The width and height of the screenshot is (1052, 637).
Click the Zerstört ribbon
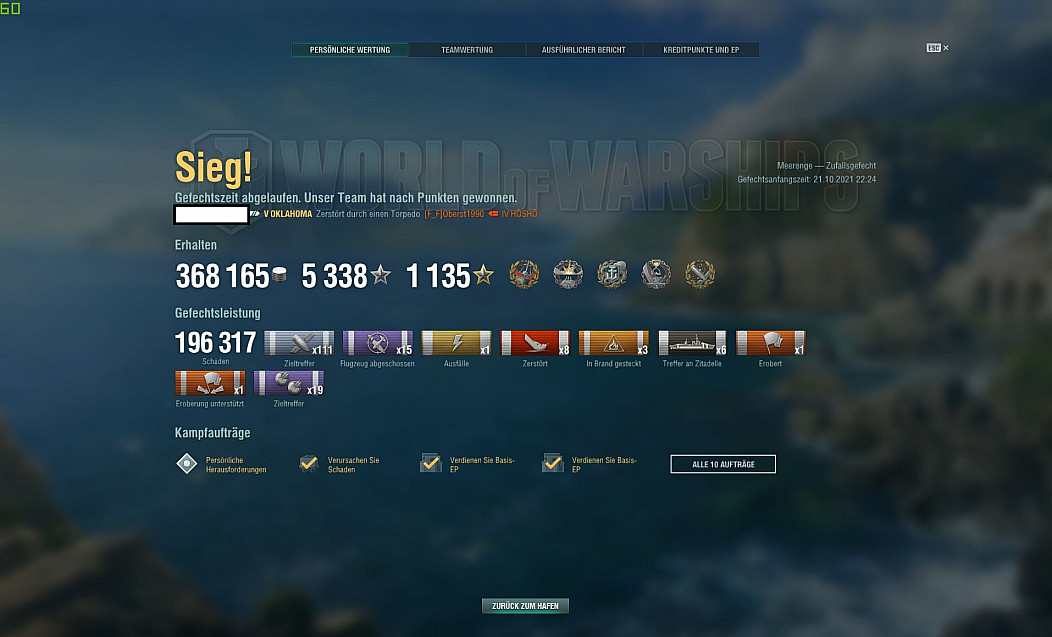click(535, 344)
